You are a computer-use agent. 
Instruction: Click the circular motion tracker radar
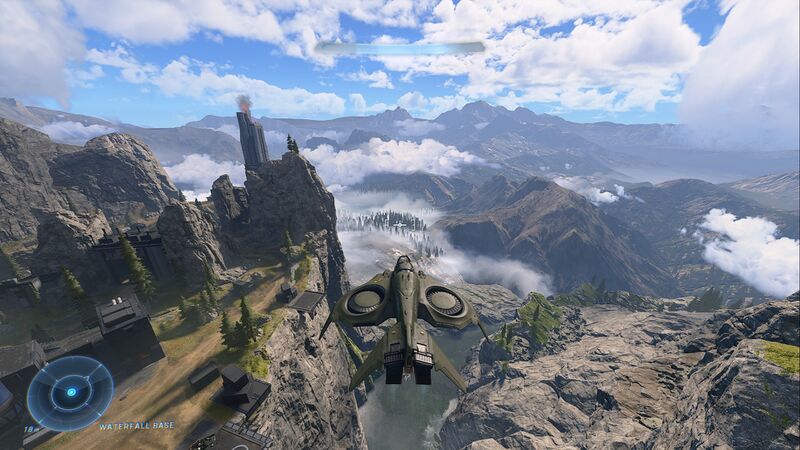69,393
